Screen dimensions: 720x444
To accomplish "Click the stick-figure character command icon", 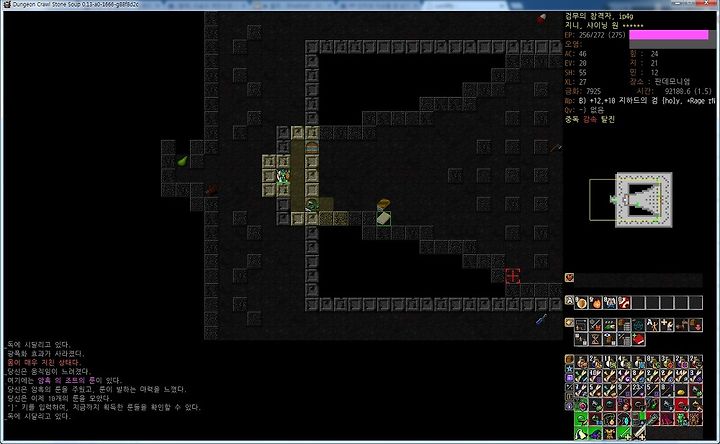I will click(x=654, y=325).
